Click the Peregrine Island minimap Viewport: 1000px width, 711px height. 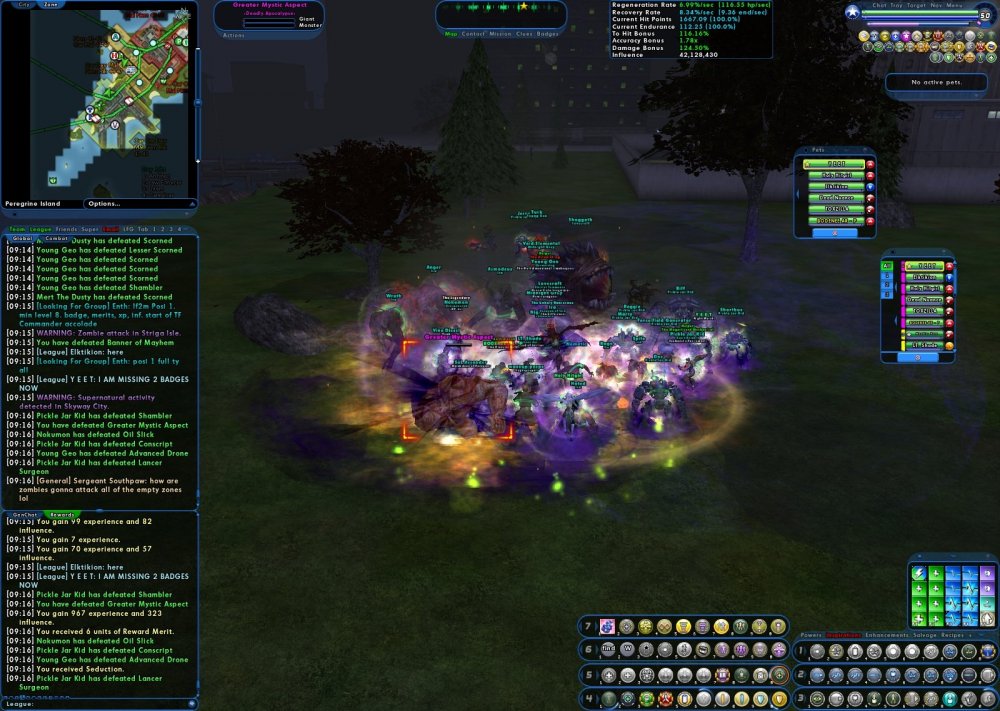click(100, 100)
